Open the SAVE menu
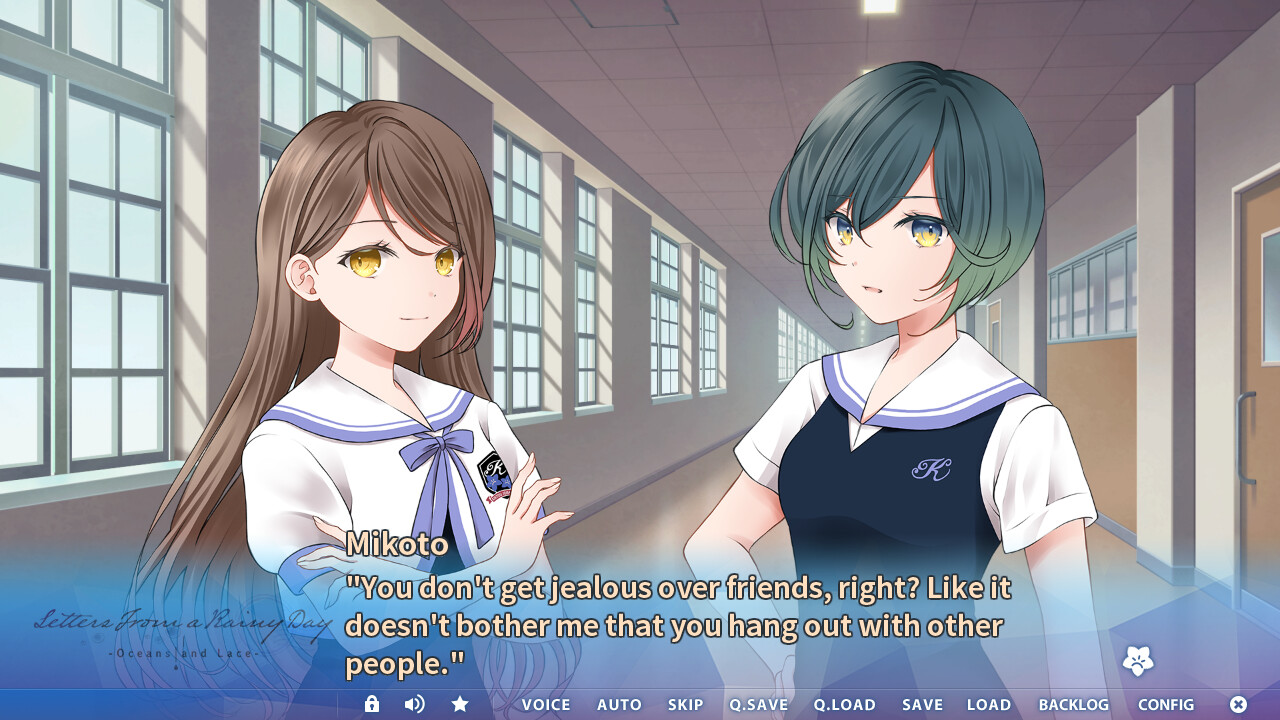This screenshot has height=720, width=1280. point(922,705)
